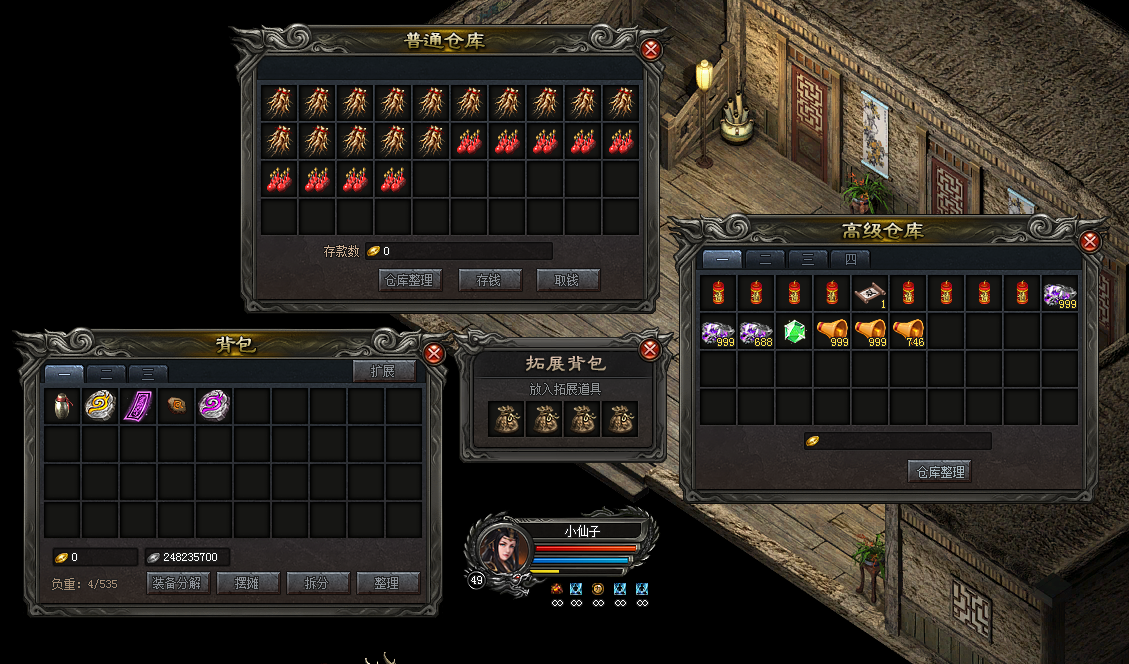Select the horn stack numbered 746
This screenshot has height=664, width=1129.
pyautogui.click(x=907, y=331)
